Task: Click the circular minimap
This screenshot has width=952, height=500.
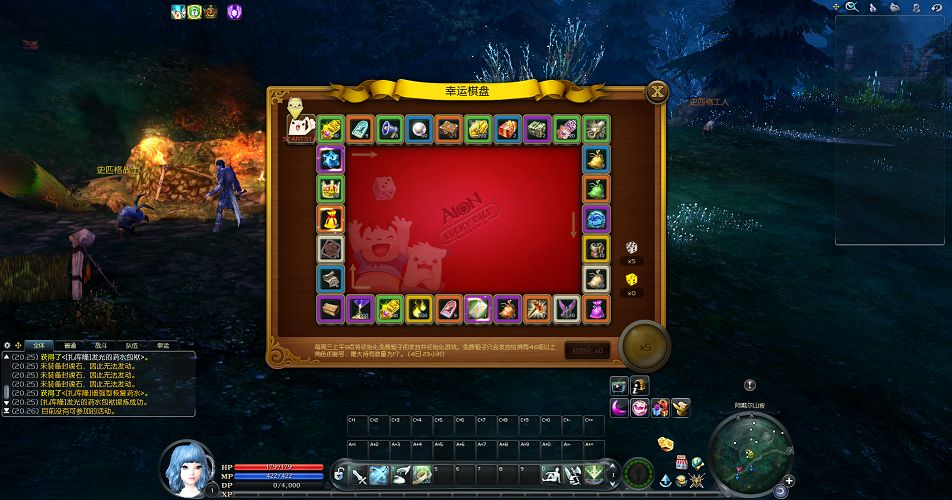Action: coord(750,453)
